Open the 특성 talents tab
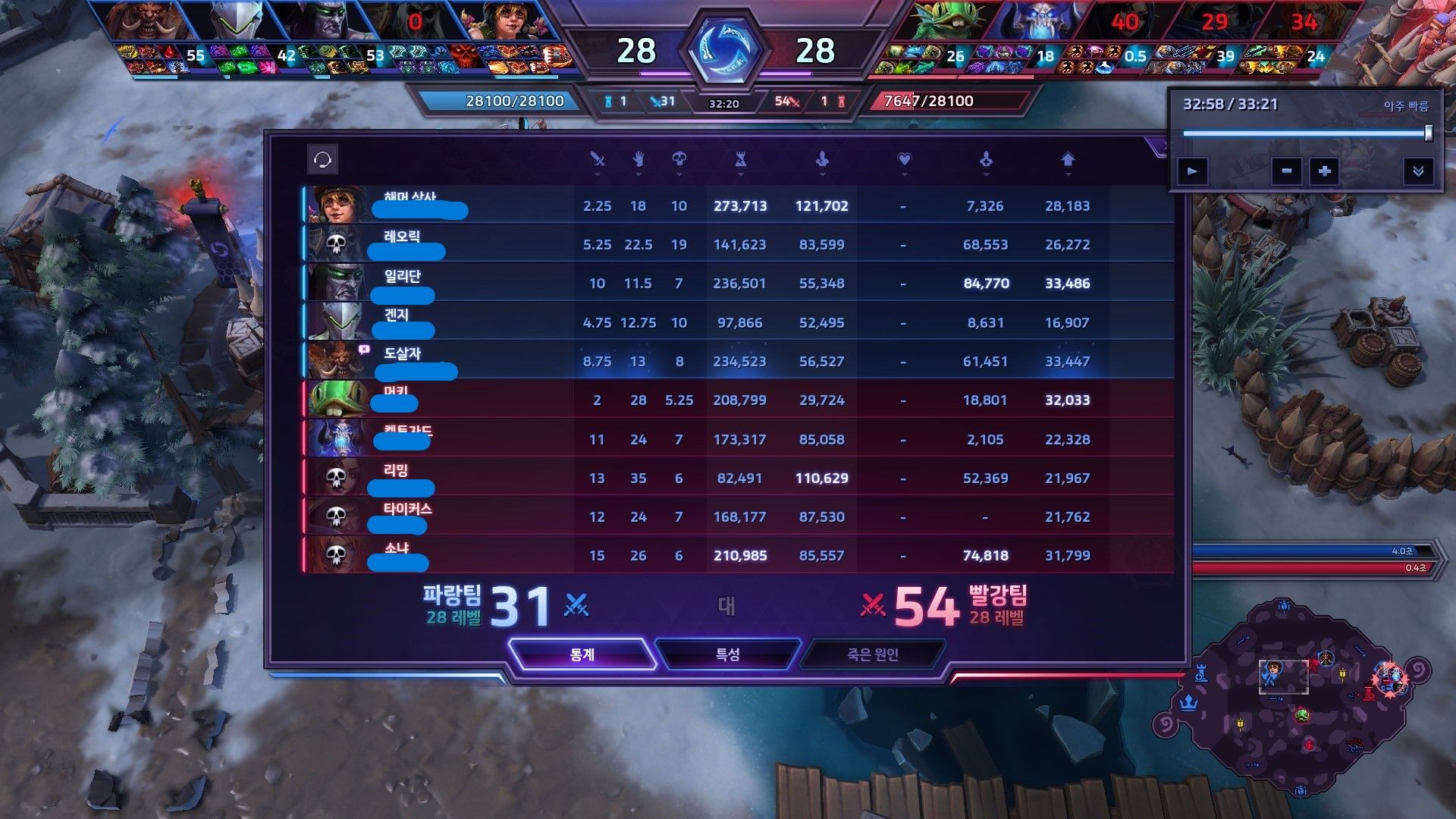 coord(727,654)
